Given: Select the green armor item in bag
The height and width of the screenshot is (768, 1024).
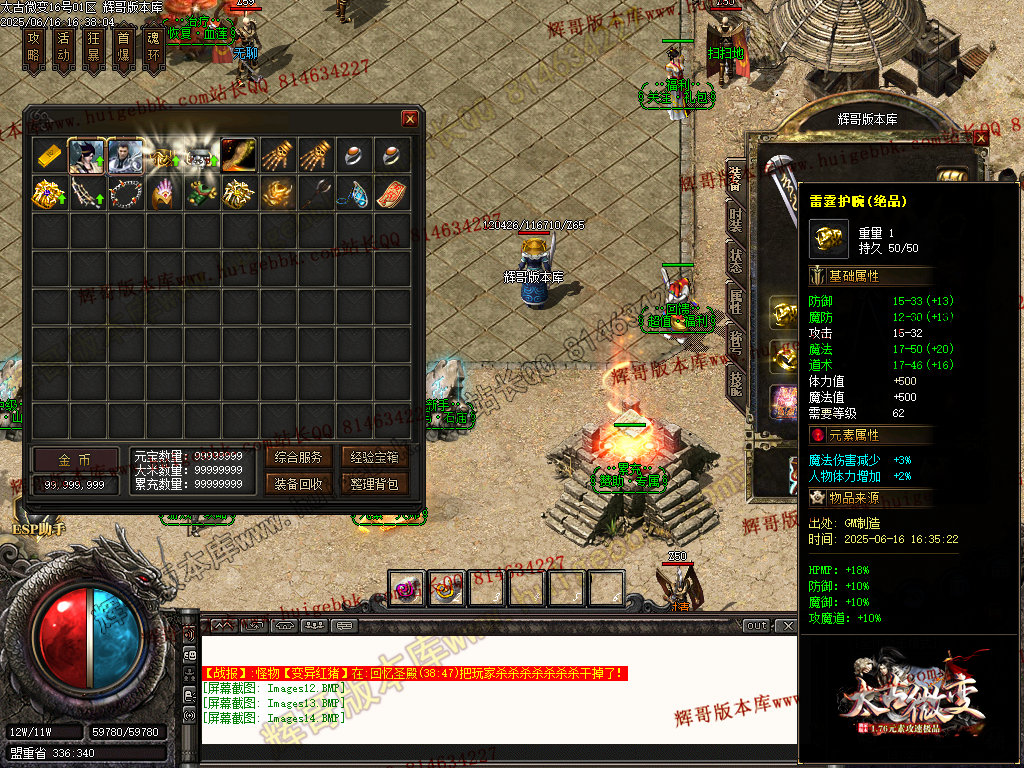Looking at the screenshot, I should point(201,193).
